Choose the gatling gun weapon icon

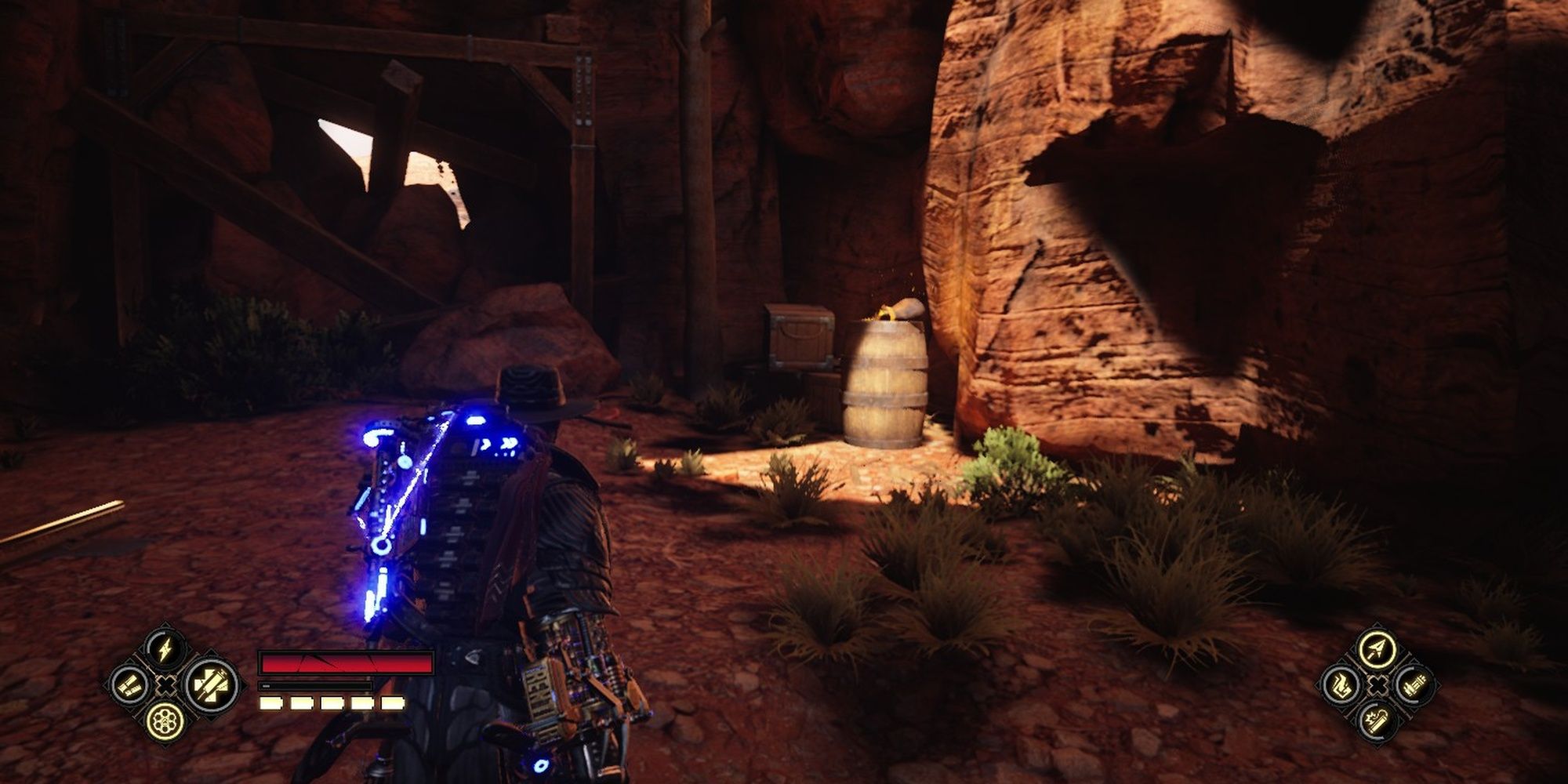pos(1414,685)
